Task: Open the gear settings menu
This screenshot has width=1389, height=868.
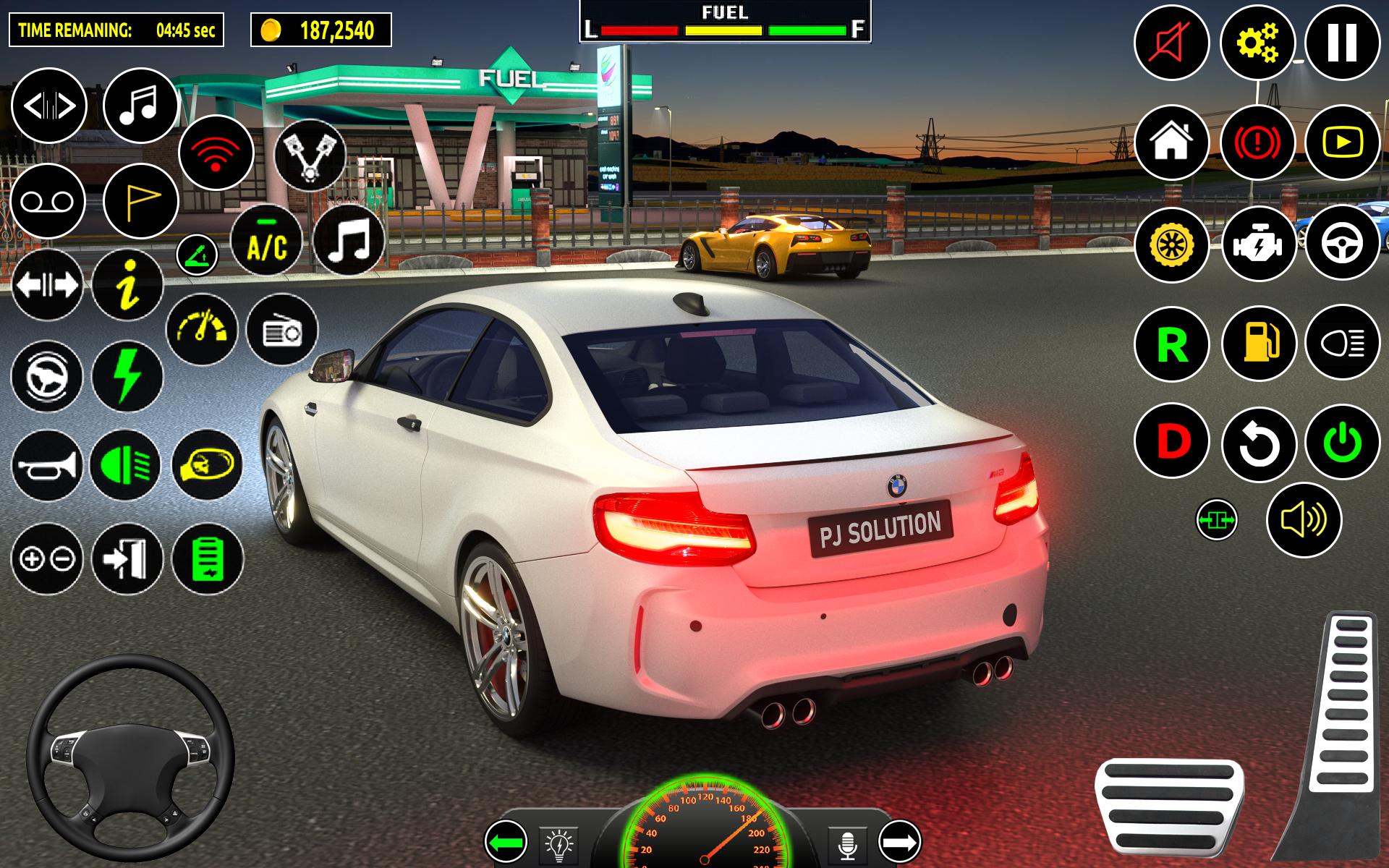Action: tap(1257, 42)
